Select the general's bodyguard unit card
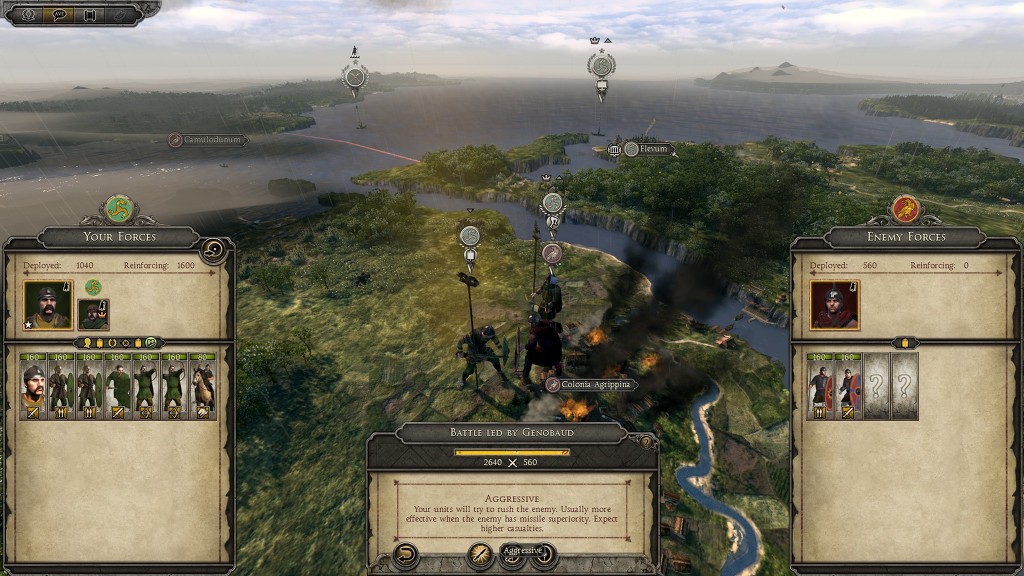This screenshot has height=576, width=1024. click(x=34, y=386)
